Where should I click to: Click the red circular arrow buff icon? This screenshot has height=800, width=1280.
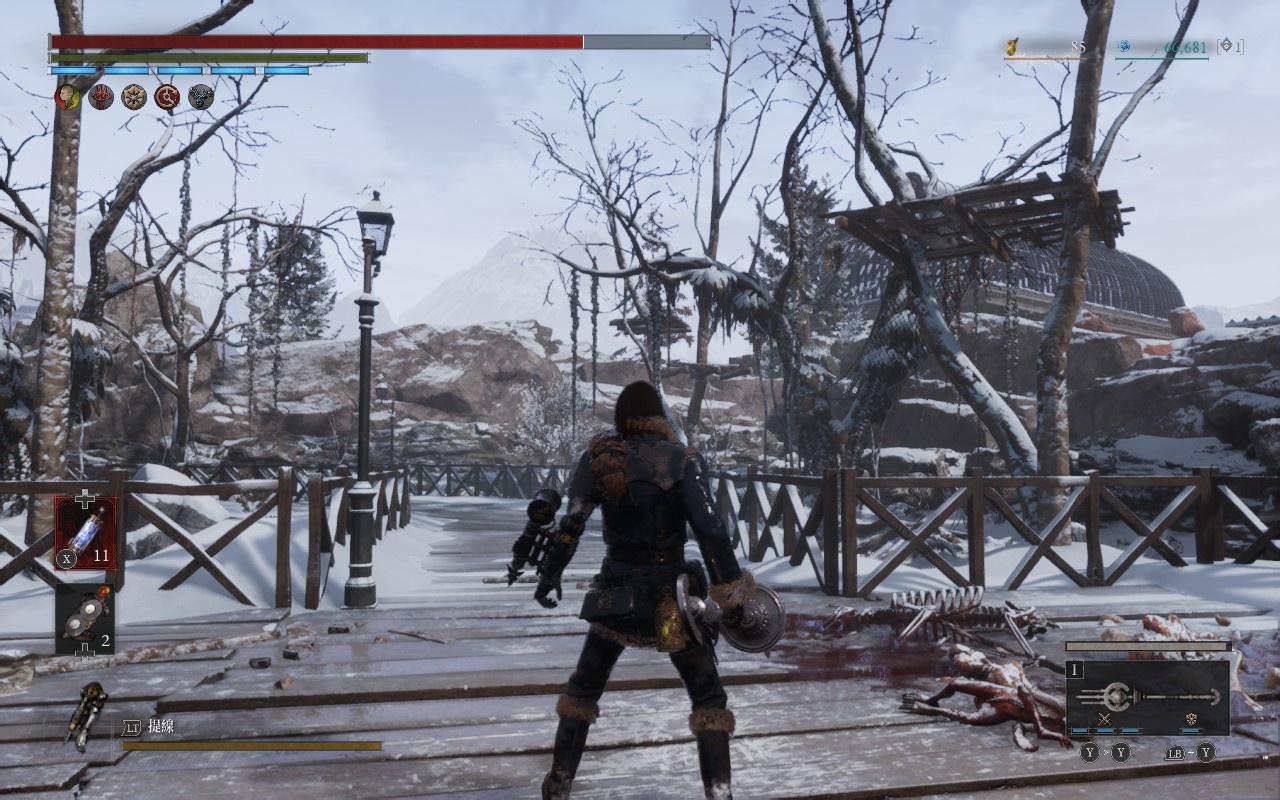(x=167, y=97)
